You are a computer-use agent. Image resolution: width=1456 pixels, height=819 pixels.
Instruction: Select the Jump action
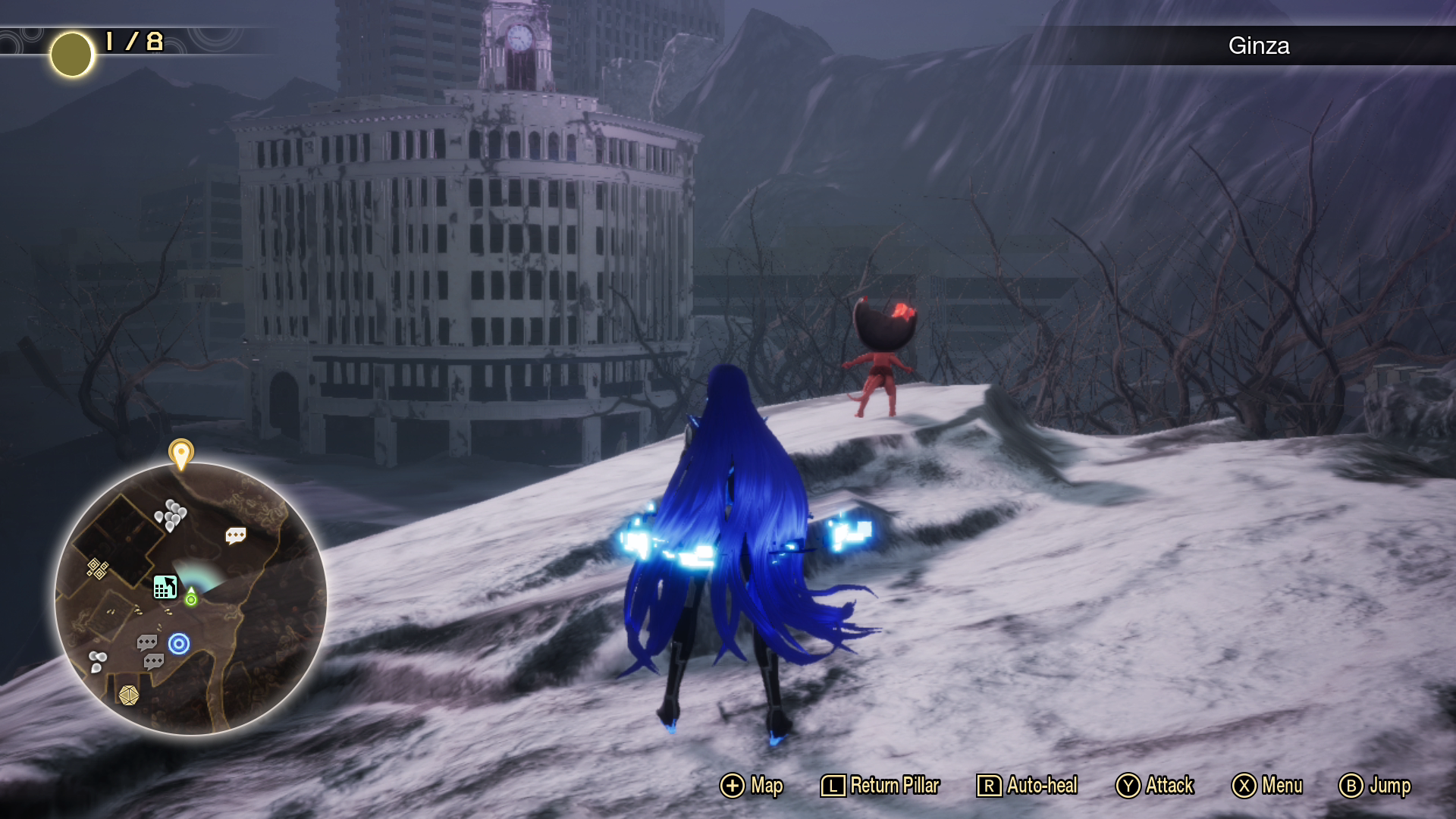(1374, 786)
